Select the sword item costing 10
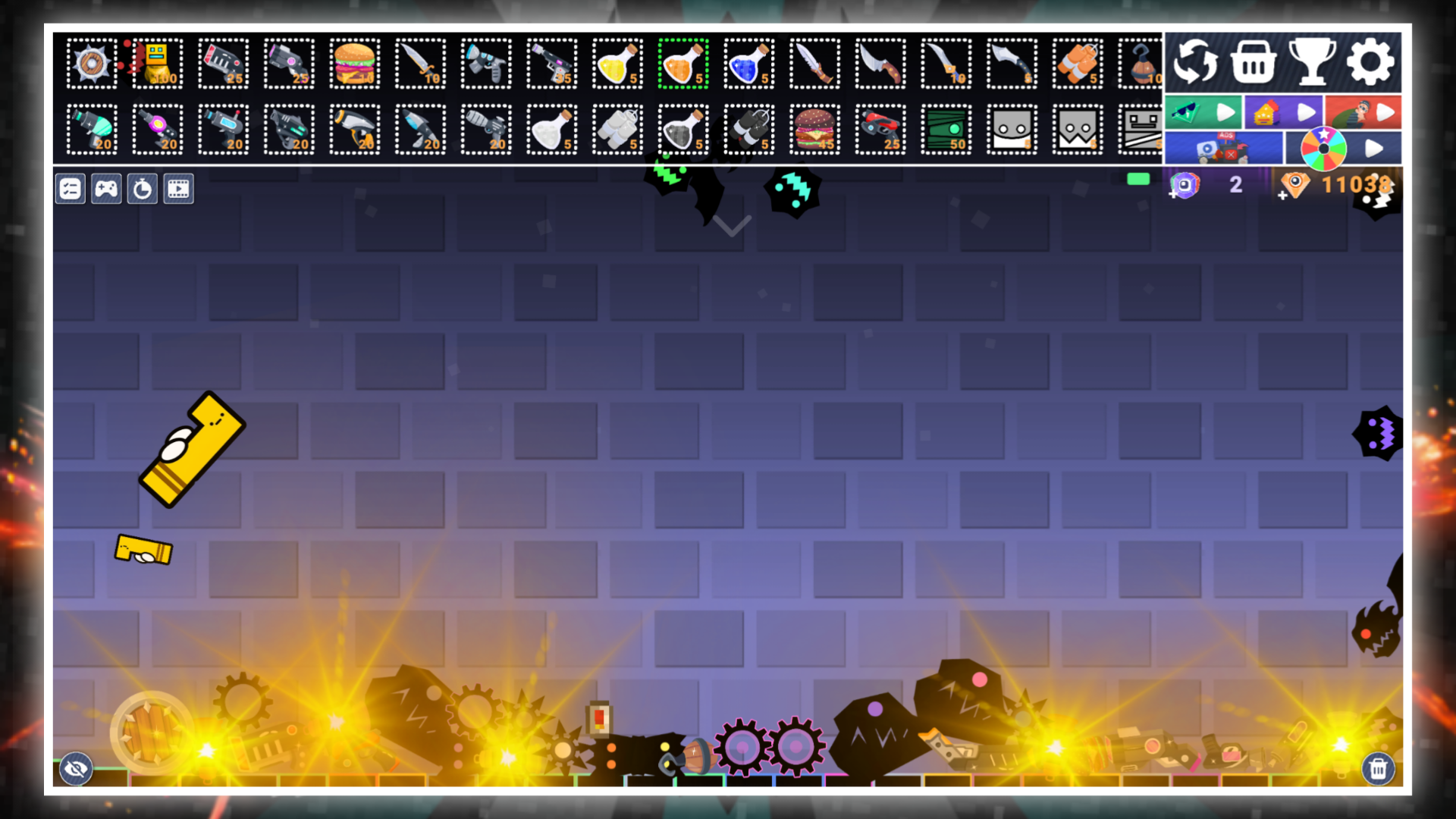Viewport: 1456px width, 819px height. point(420,64)
